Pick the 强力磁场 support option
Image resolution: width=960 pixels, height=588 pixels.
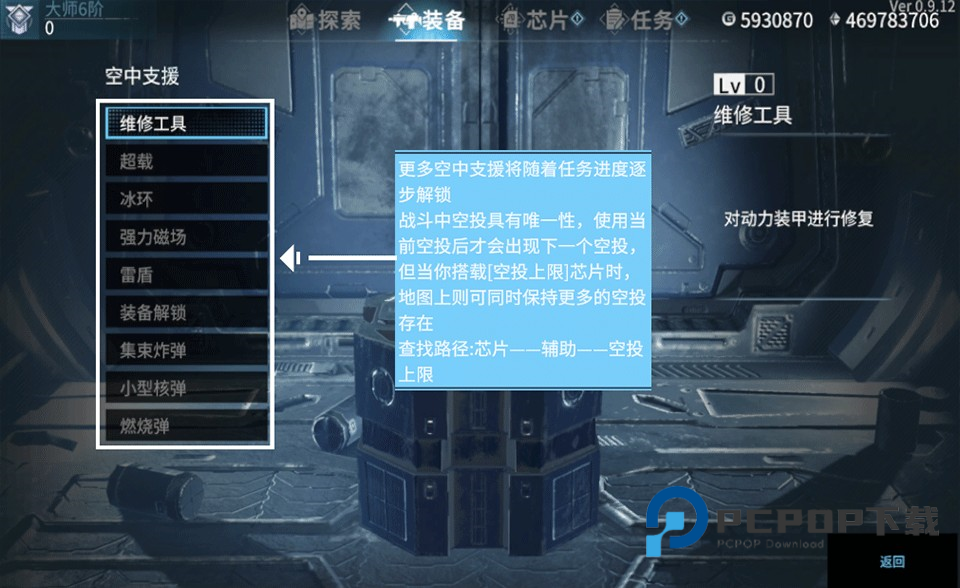[x=186, y=237]
